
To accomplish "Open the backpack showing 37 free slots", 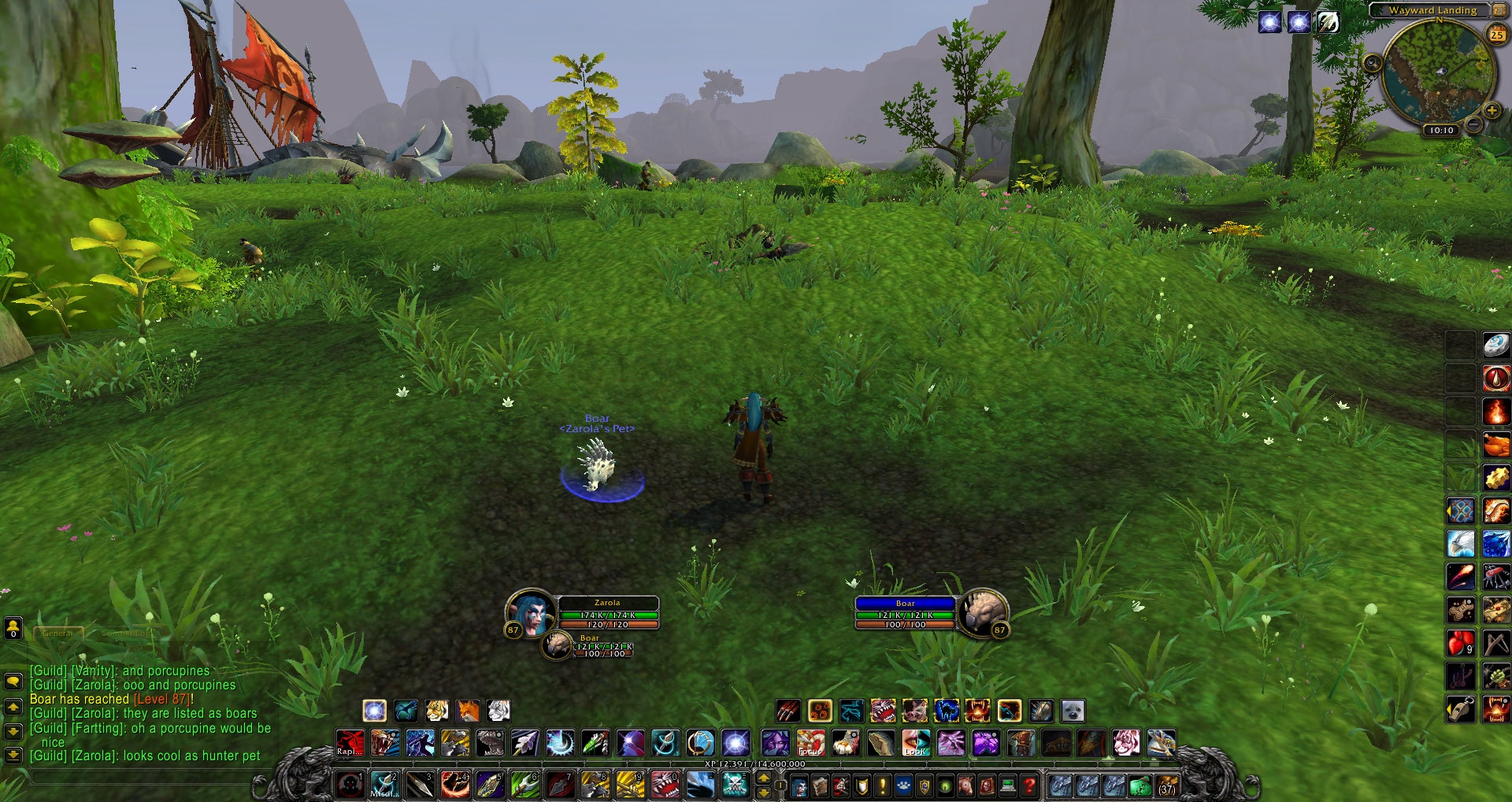I will [1167, 785].
